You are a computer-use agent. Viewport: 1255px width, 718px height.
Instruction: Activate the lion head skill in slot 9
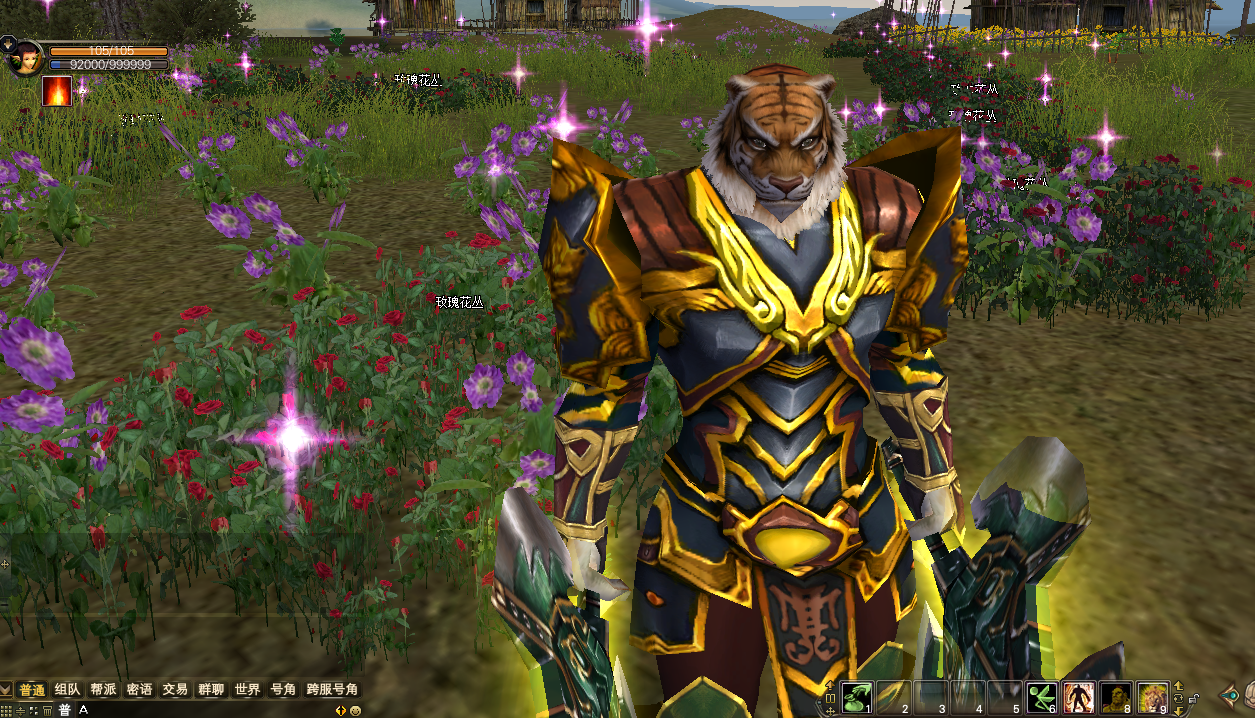[1152, 697]
